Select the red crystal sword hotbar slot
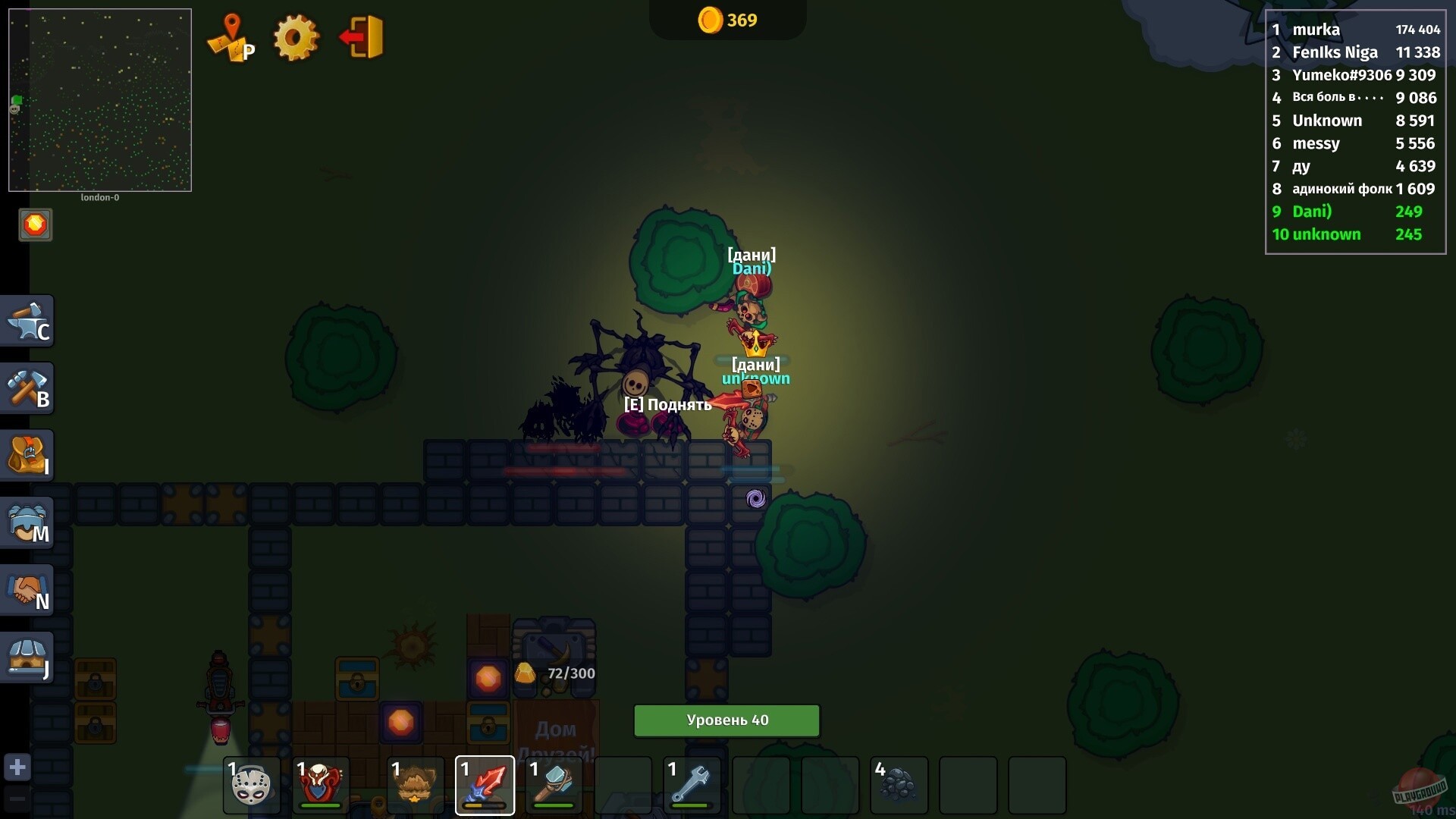This screenshot has width=1456, height=819. [485, 785]
